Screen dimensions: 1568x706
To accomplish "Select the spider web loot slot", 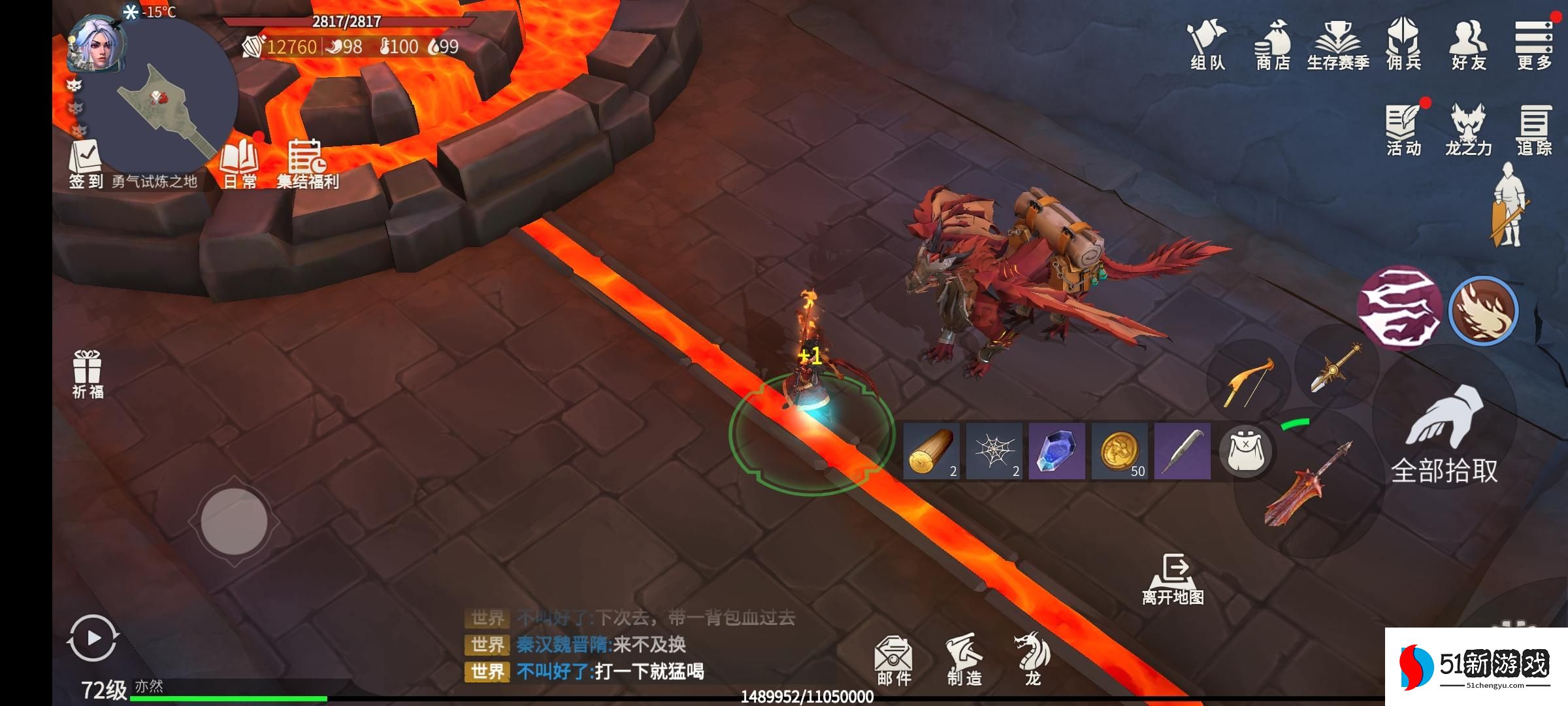I will 994,451.
